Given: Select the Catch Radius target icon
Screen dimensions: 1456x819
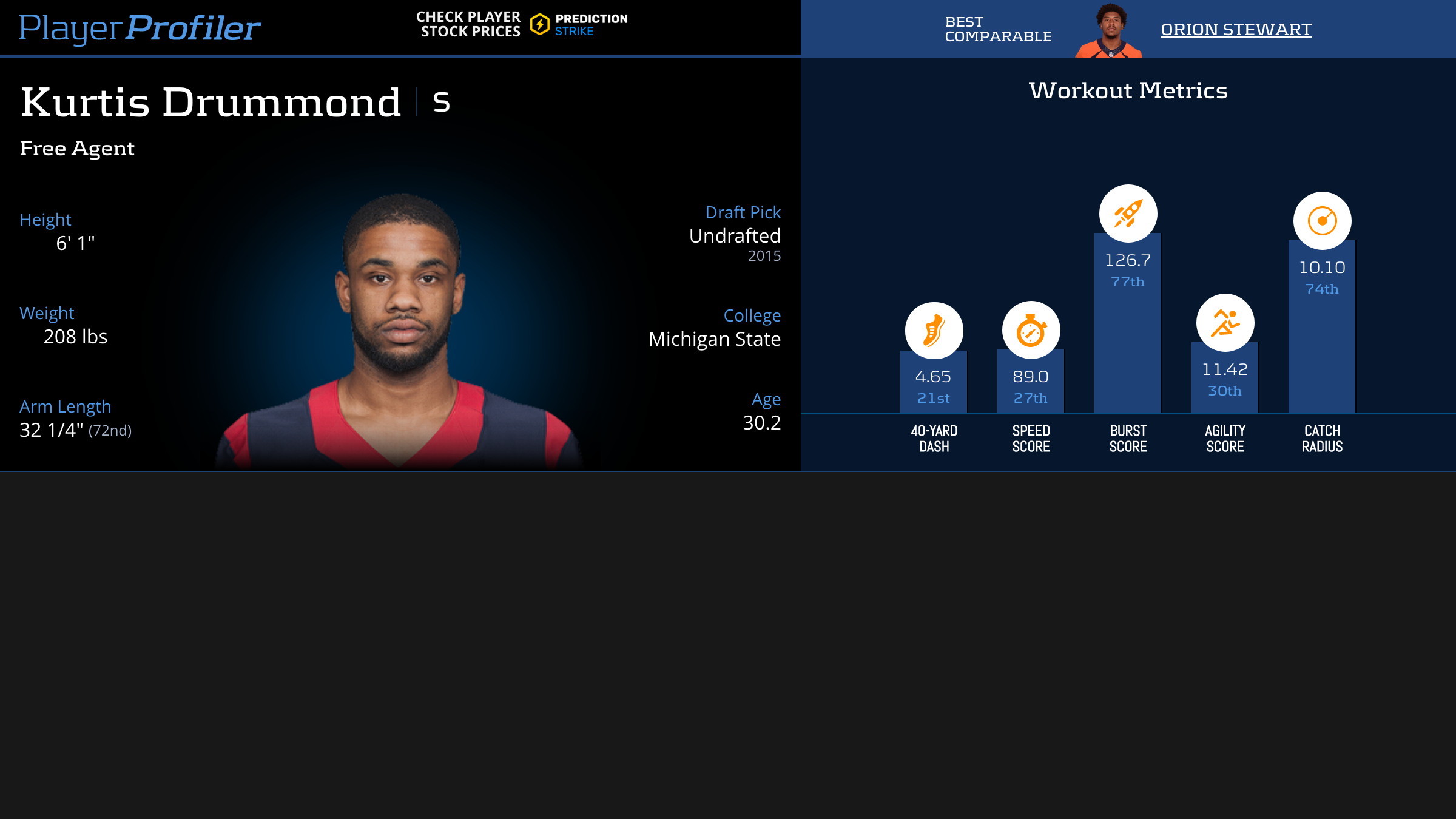Looking at the screenshot, I should tap(1322, 221).
